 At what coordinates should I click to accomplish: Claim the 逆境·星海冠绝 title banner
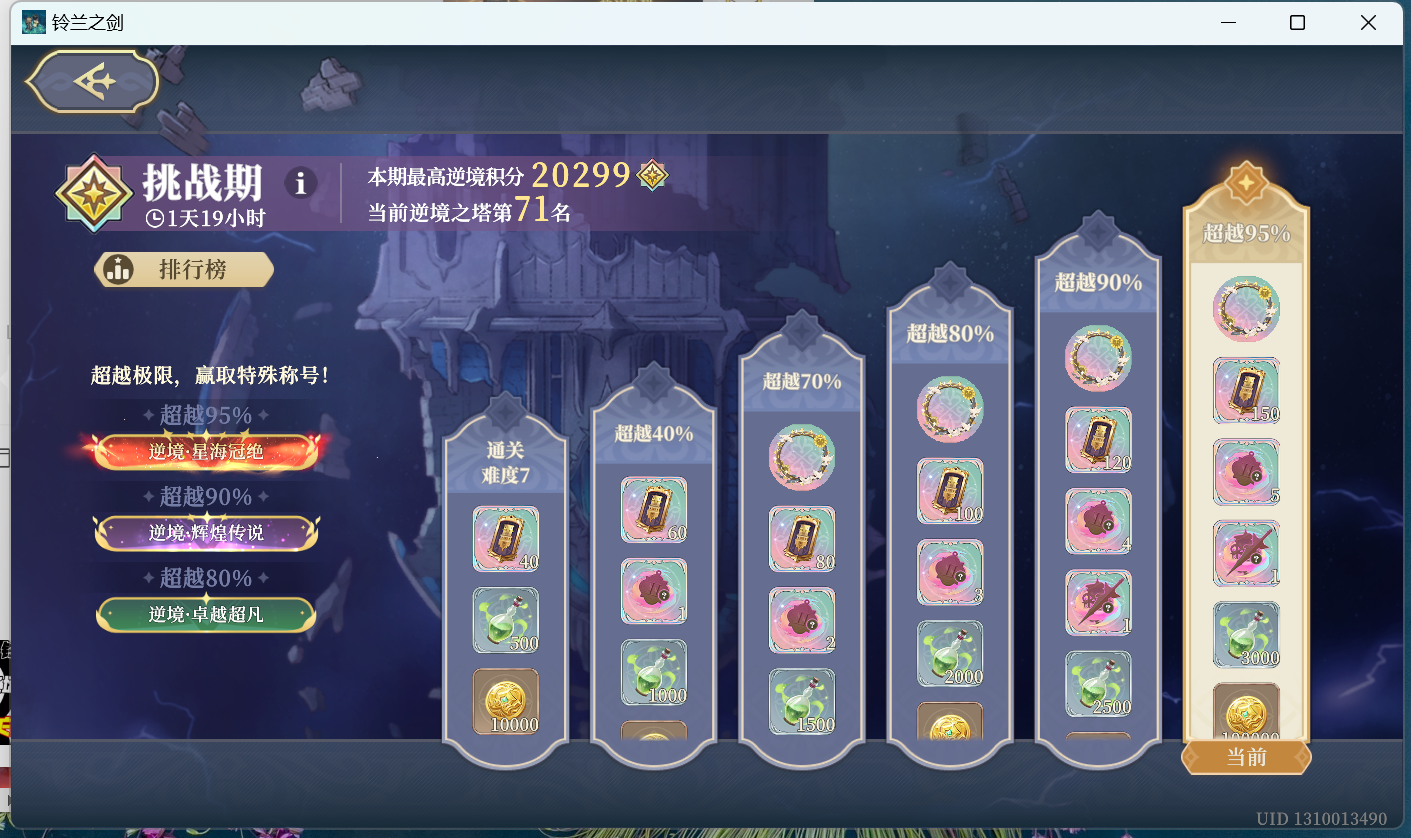[x=205, y=451]
